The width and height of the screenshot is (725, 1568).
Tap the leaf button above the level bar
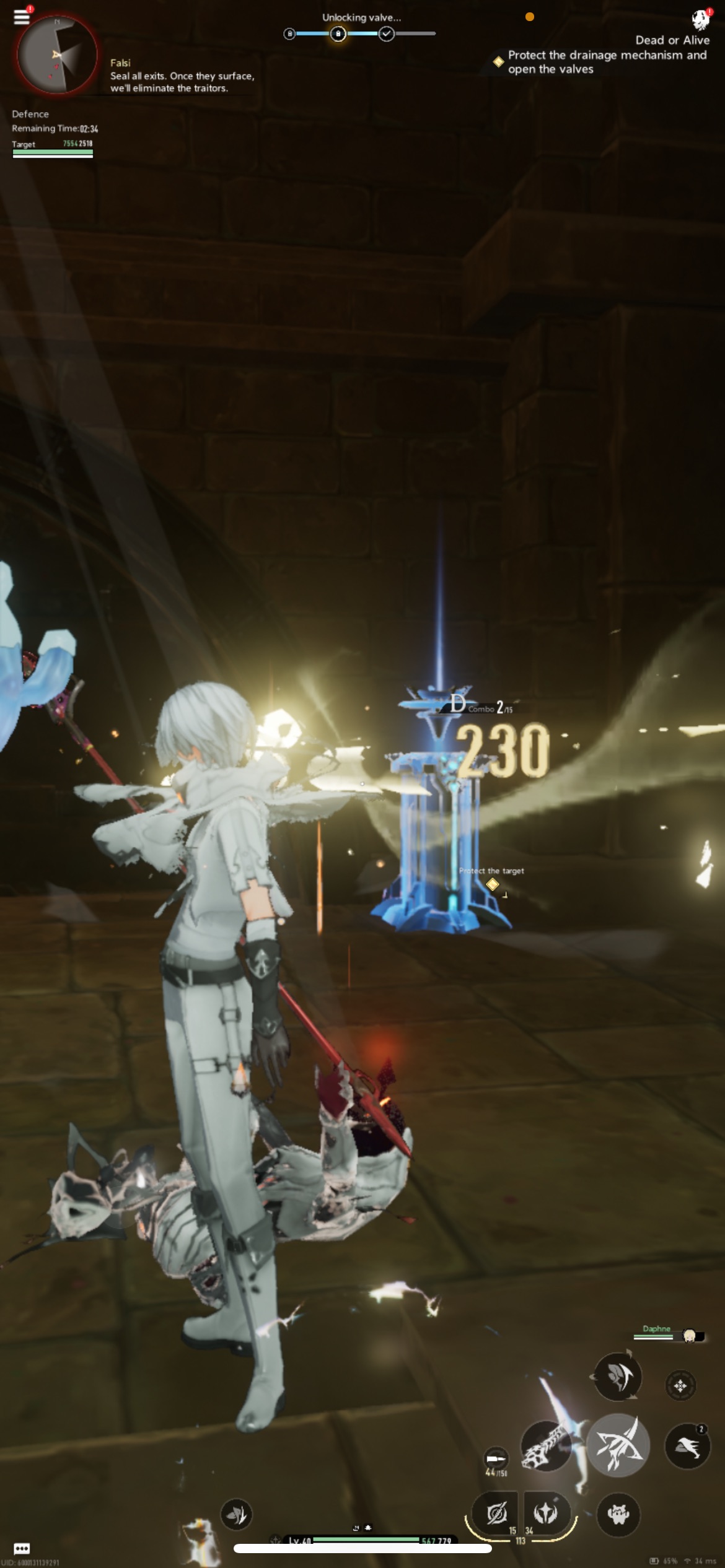point(236,1514)
